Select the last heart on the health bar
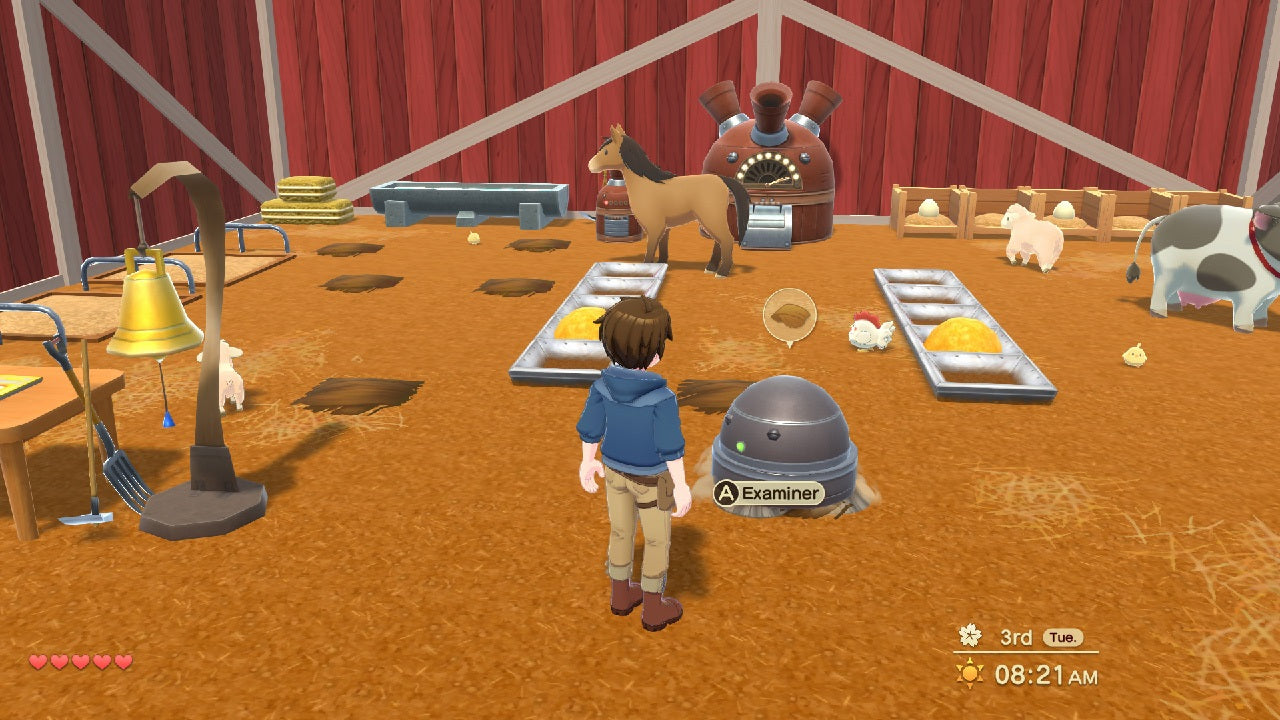Image resolution: width=1280 pixels, height=720 pixels. (121, 660)
